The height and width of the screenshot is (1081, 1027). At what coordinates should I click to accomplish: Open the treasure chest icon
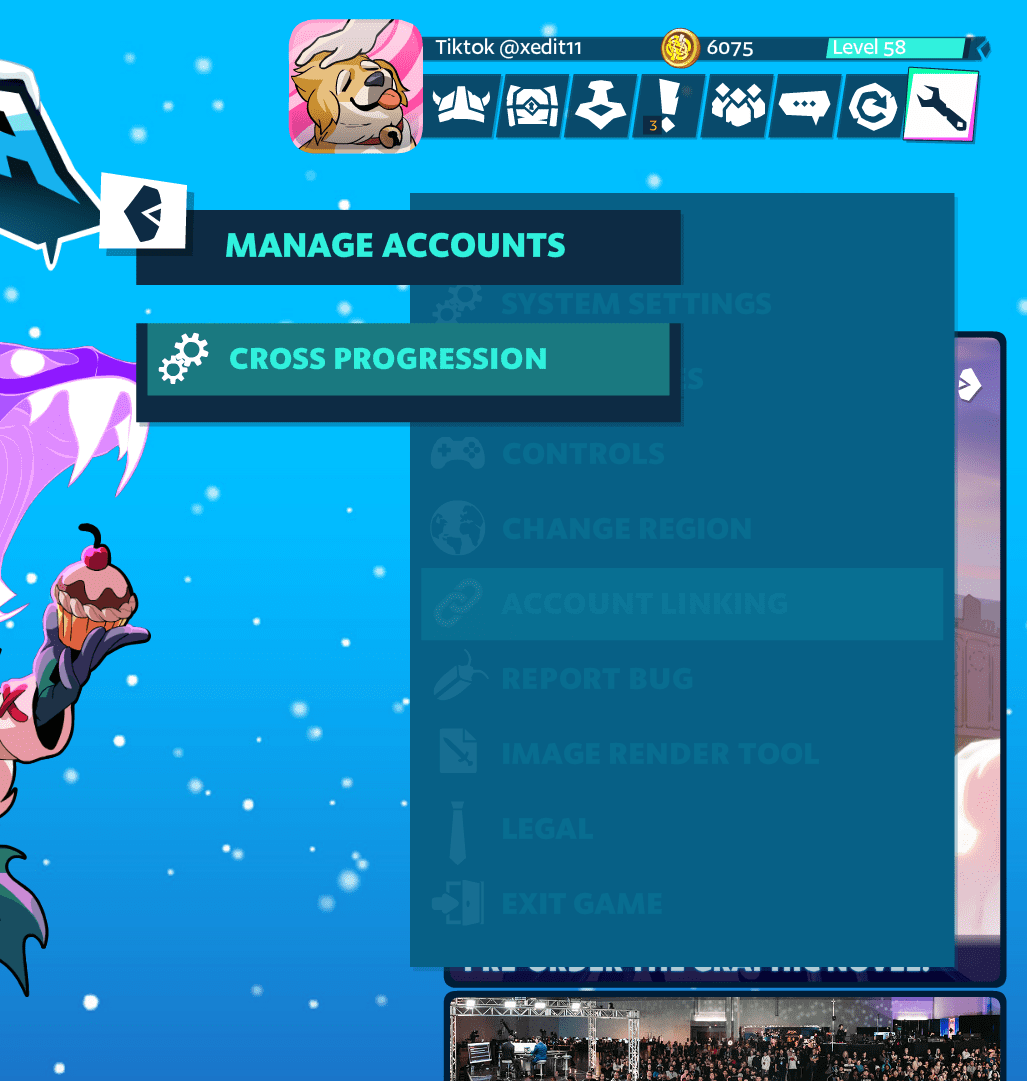click(x=532, y=105)
